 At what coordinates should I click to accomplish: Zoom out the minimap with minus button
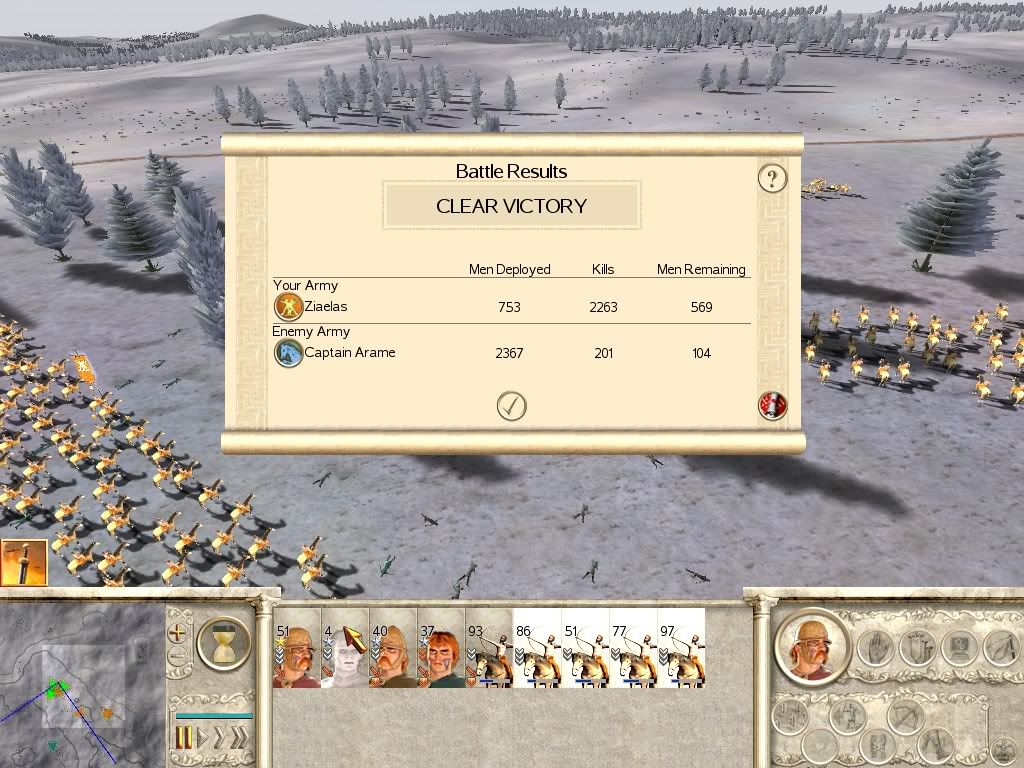point(179,658)
